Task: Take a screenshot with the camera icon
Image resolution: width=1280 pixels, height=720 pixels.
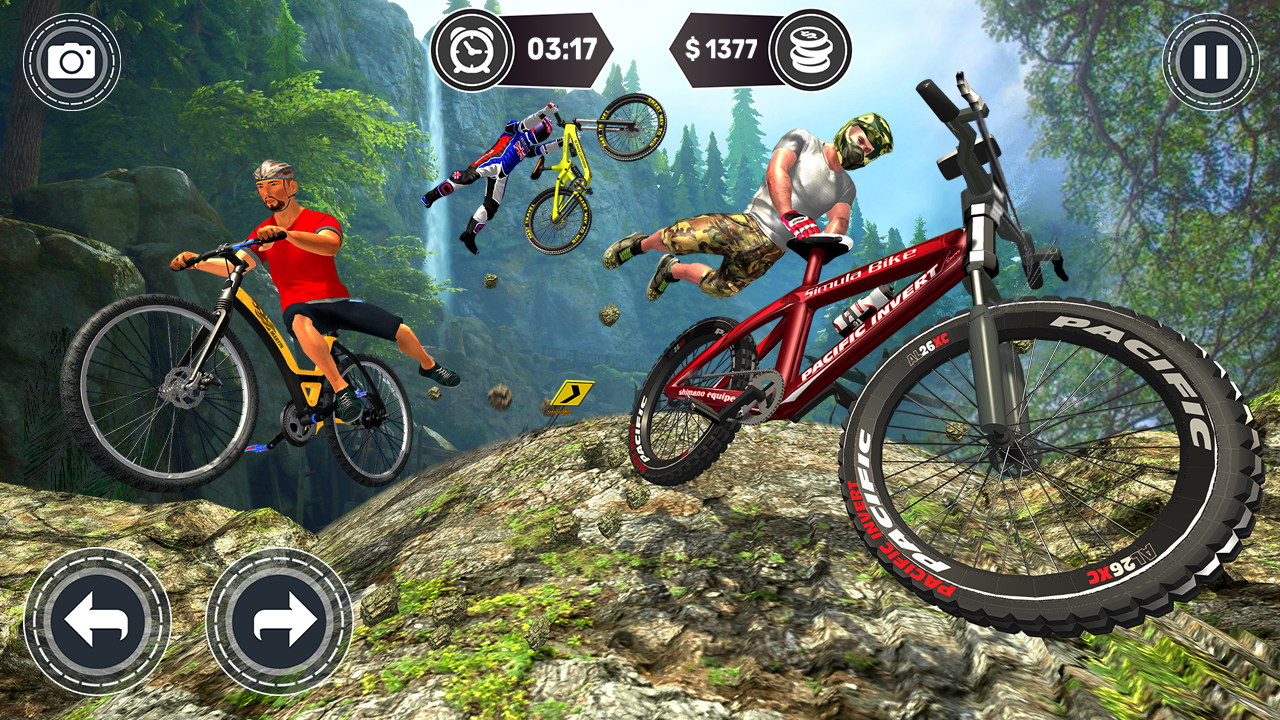Action: (70, 58)
